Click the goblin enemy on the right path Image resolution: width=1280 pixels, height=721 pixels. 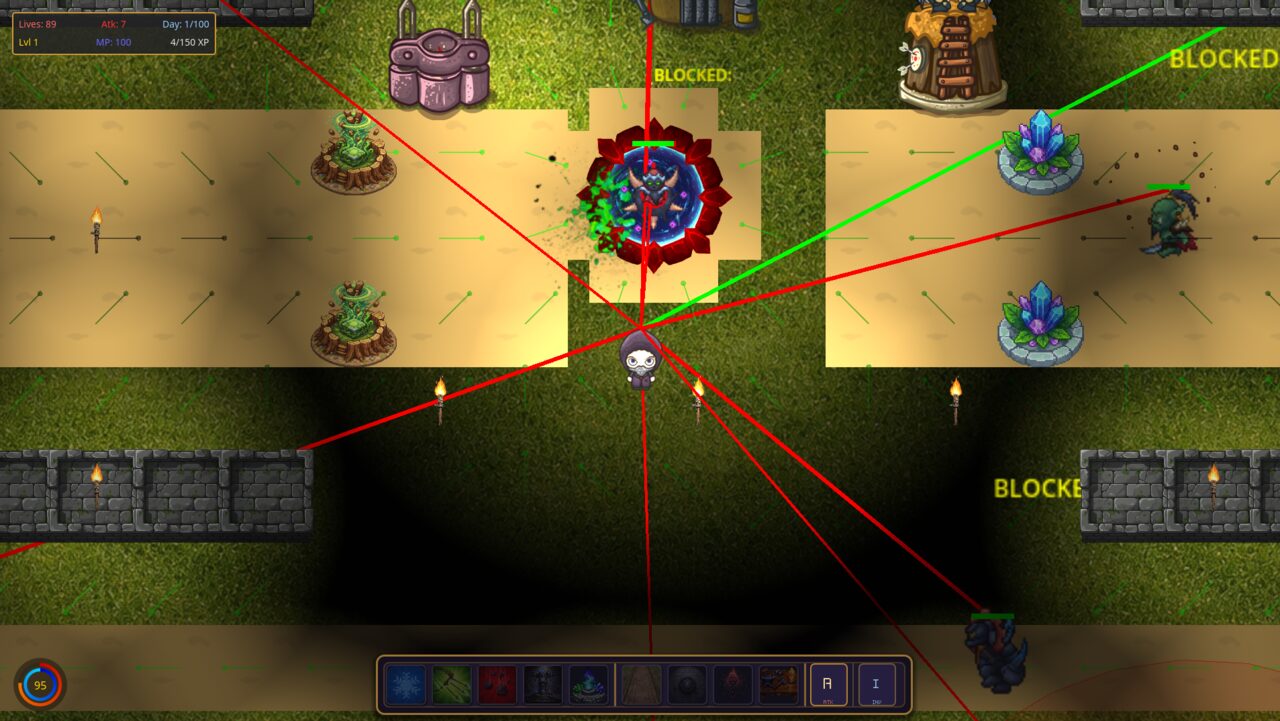[x=1170, y=222]
